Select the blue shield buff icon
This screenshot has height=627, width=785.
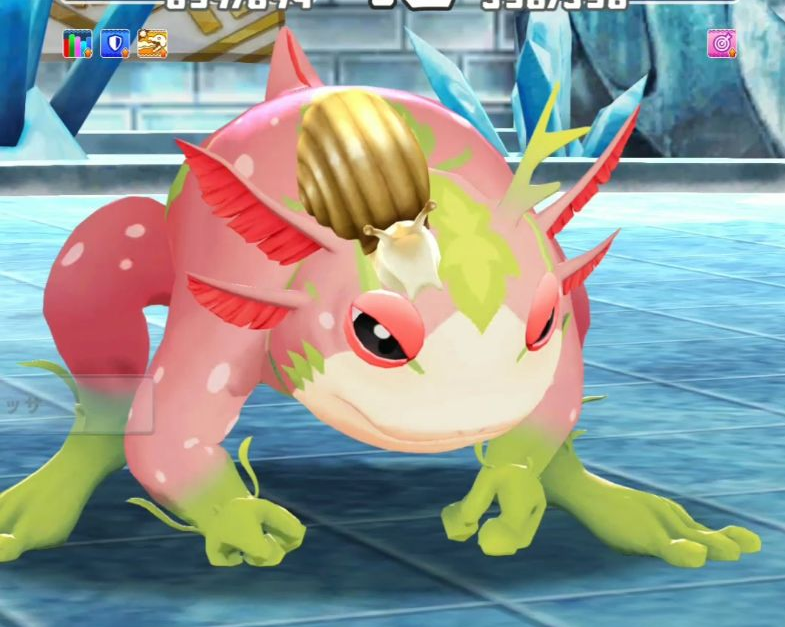[x=115, y=44]
